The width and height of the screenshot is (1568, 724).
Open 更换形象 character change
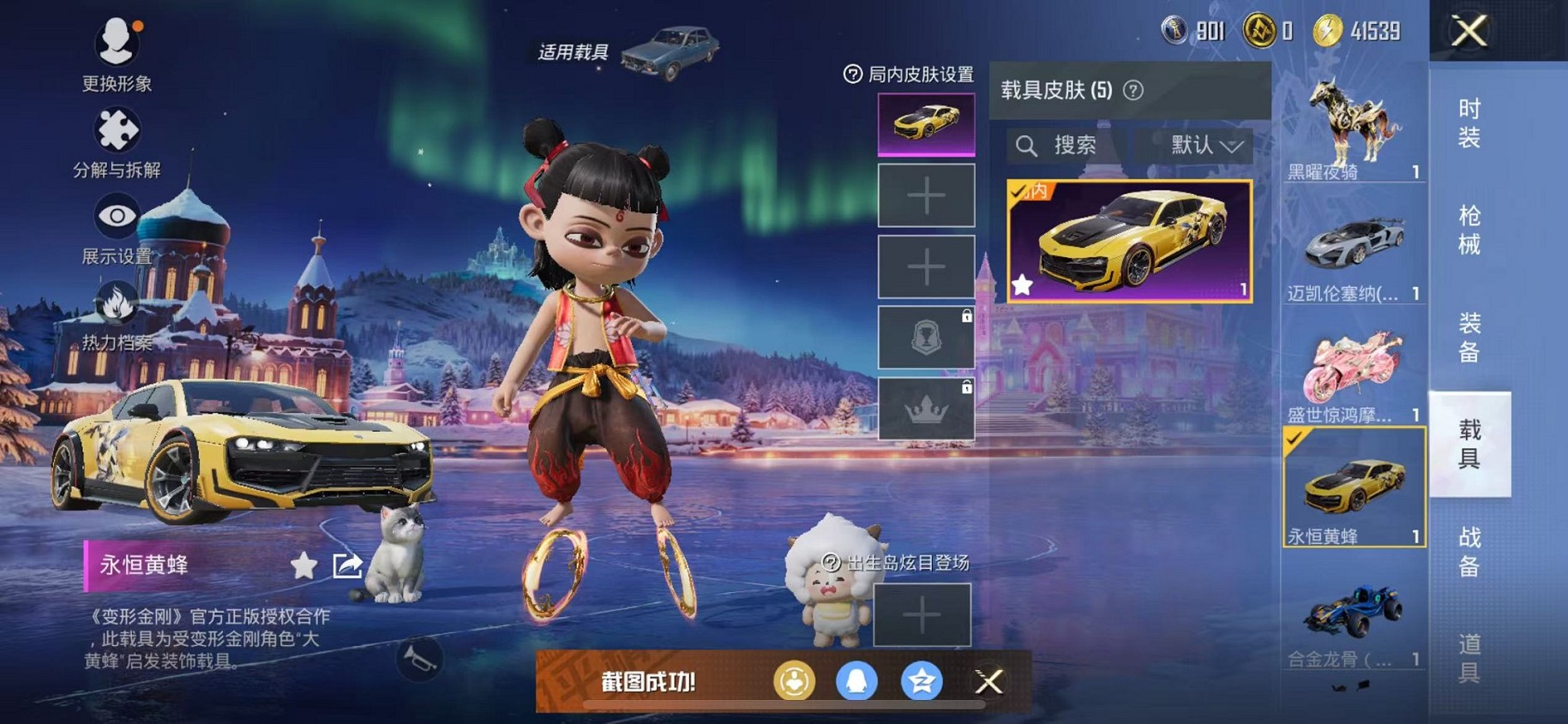click(x=117, y=53)
